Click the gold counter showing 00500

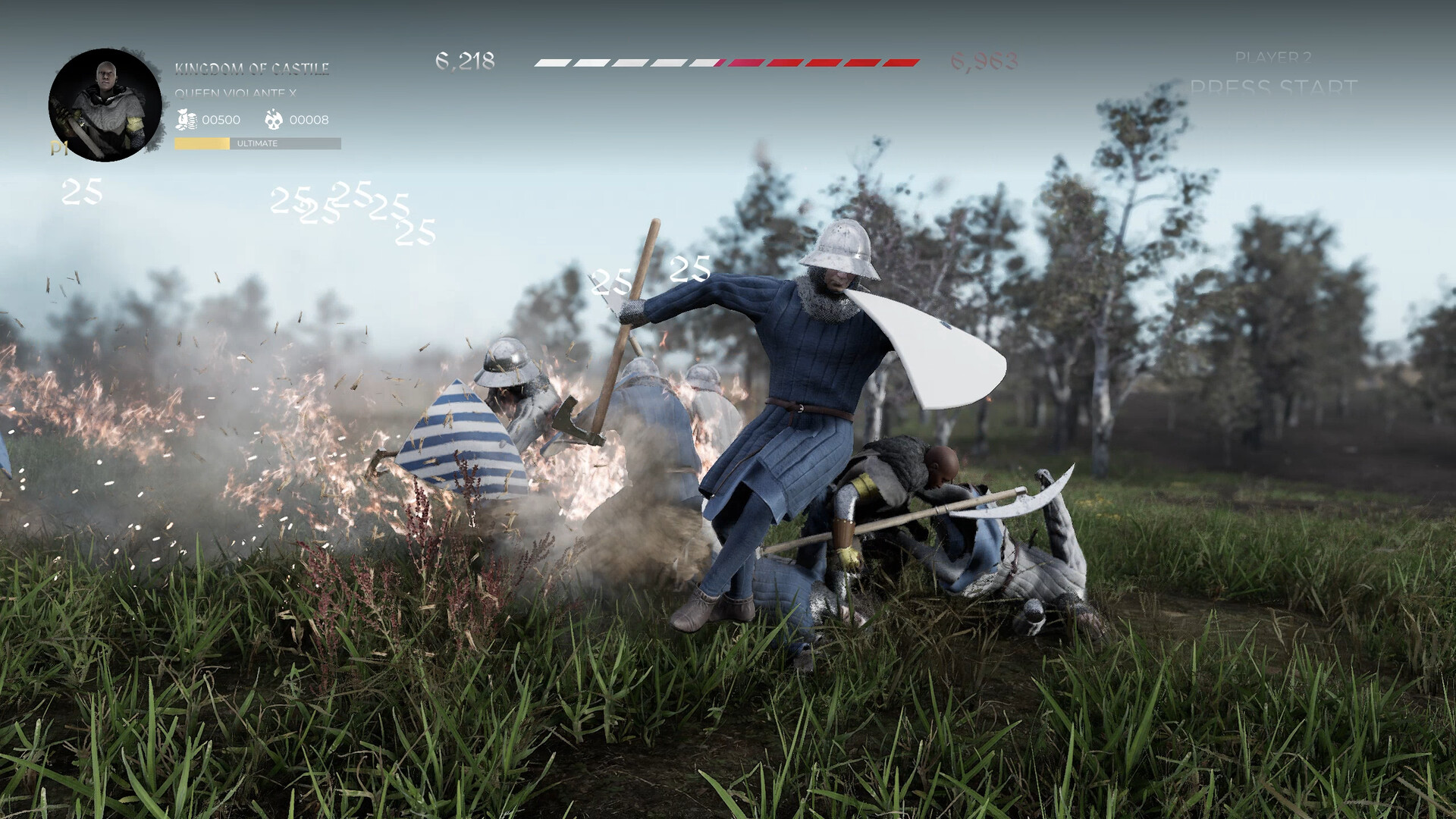point(220,119)
